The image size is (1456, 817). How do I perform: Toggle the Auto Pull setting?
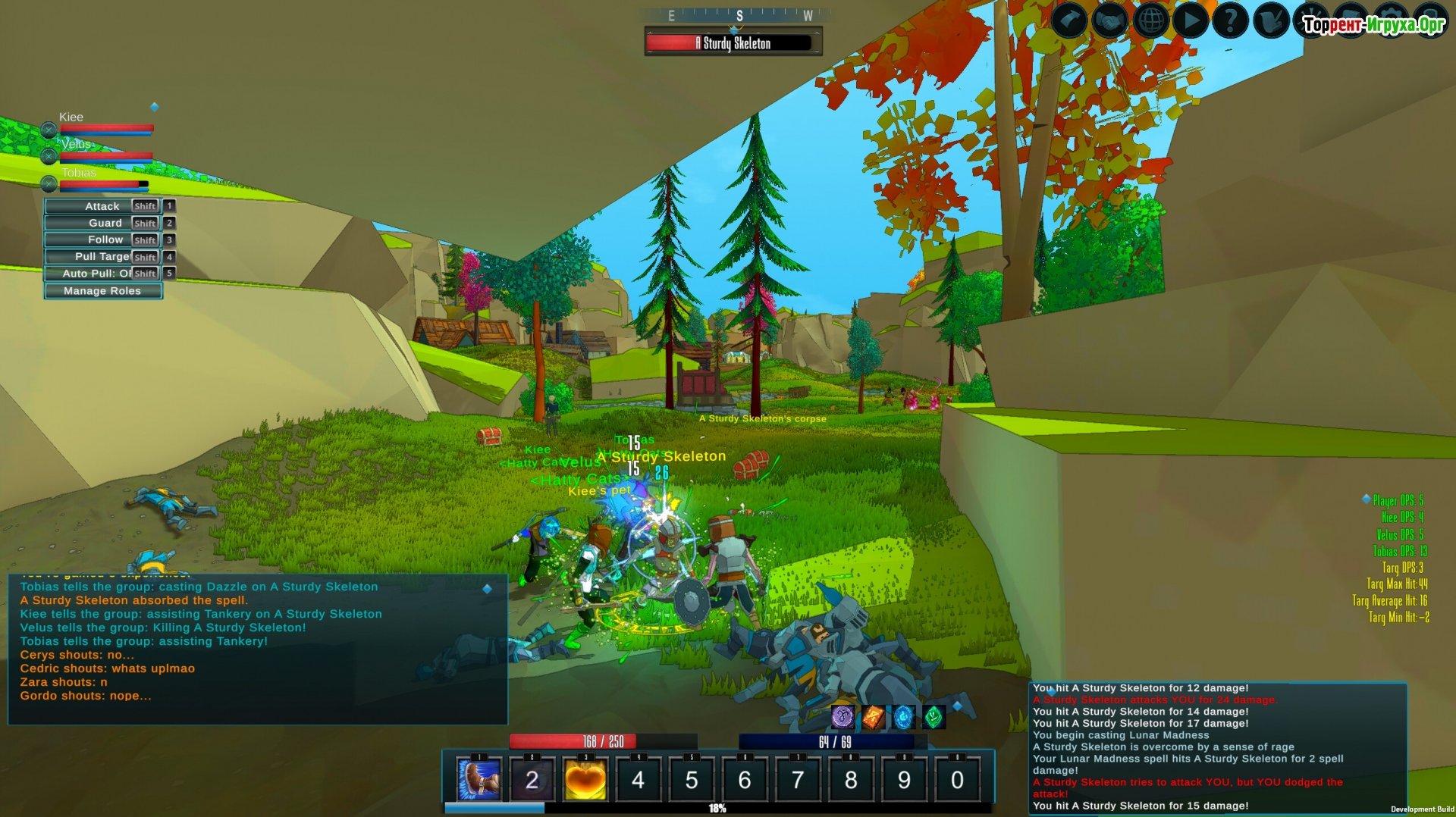pyautogui.click(x=102, y=274)
